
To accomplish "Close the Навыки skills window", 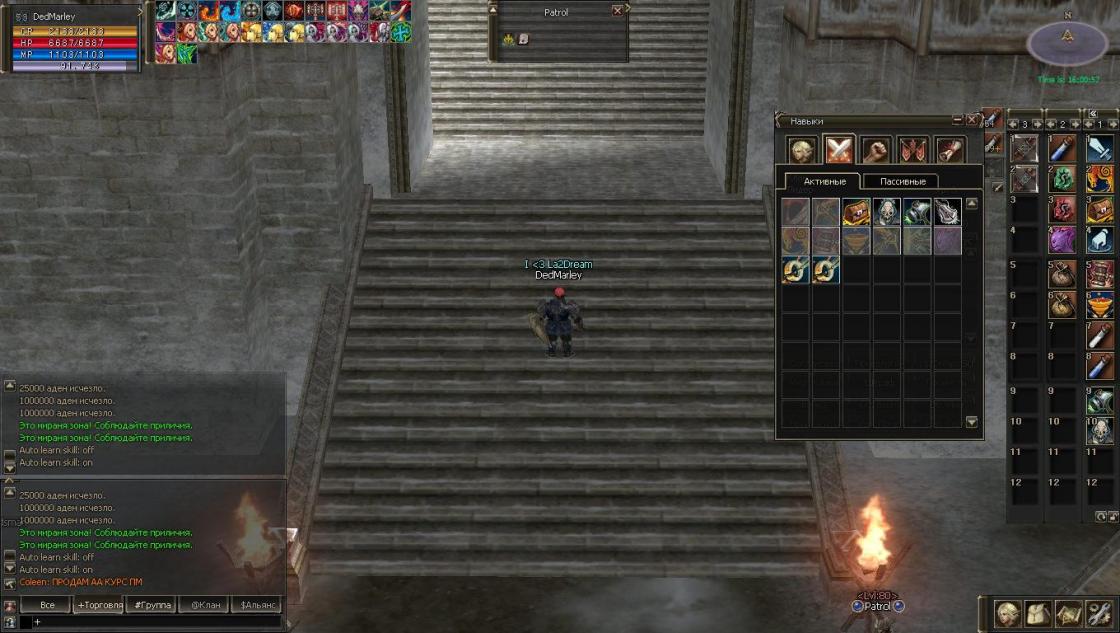I will click(971, 120).
